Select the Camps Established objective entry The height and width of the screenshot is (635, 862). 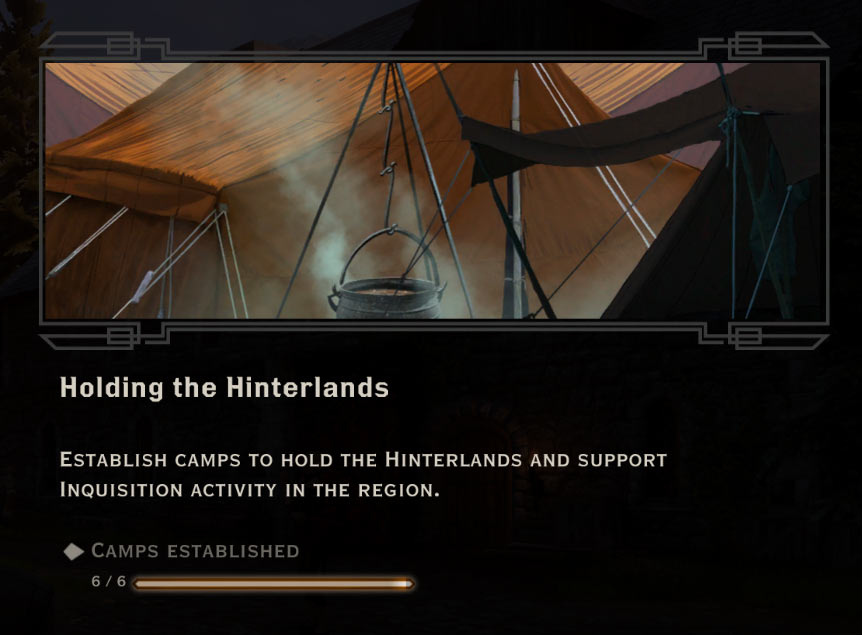[194, 551]
